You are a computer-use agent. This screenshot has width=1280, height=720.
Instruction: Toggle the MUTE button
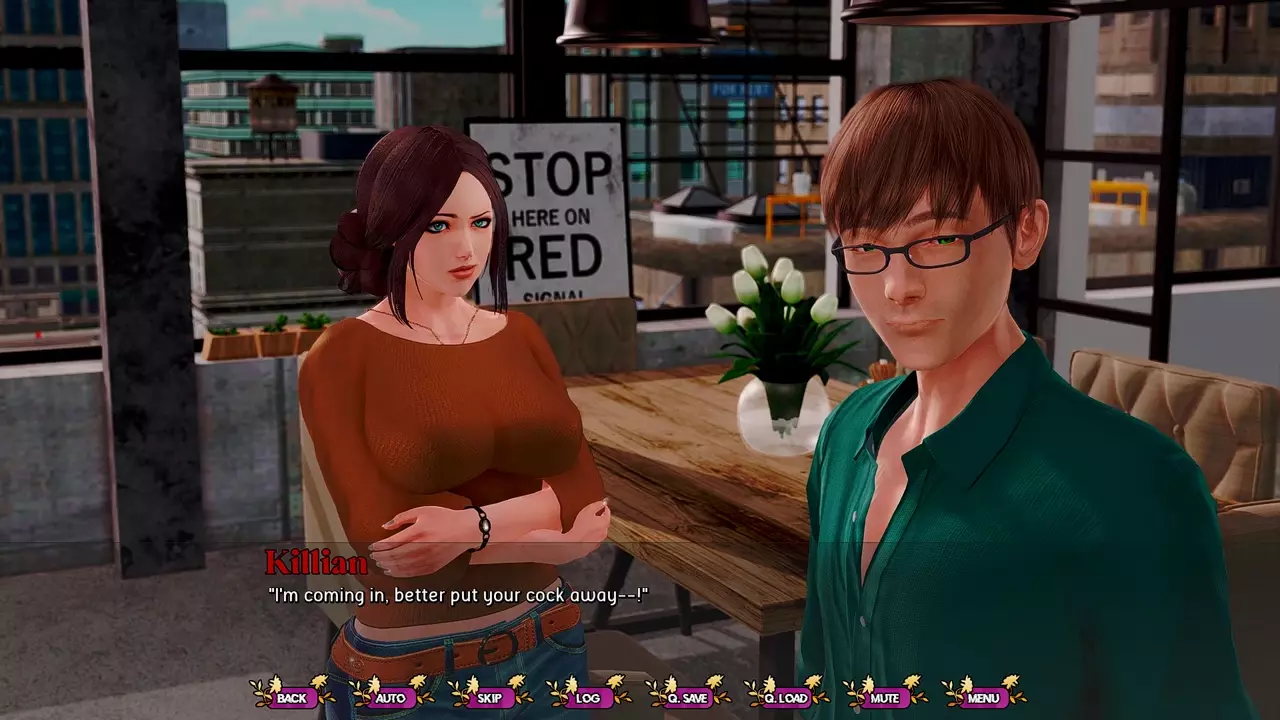885,697
